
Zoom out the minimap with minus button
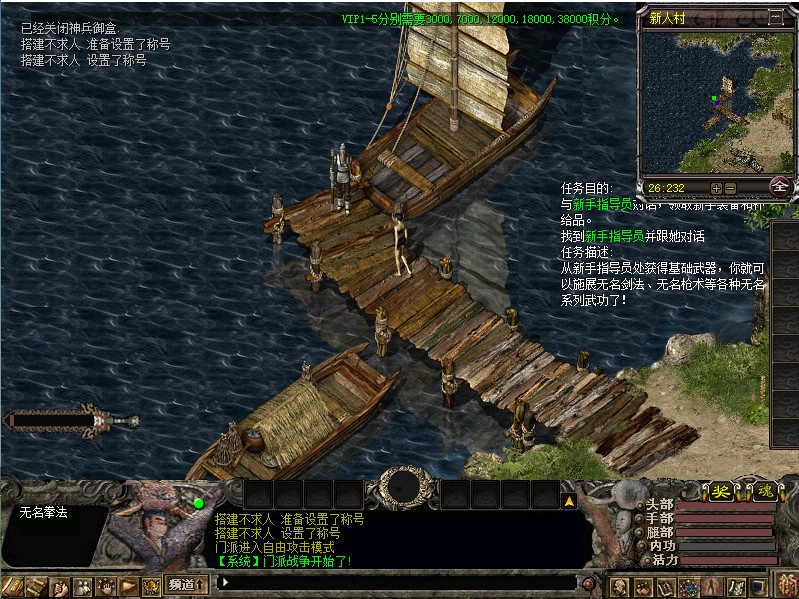click(x=730, y=188)
